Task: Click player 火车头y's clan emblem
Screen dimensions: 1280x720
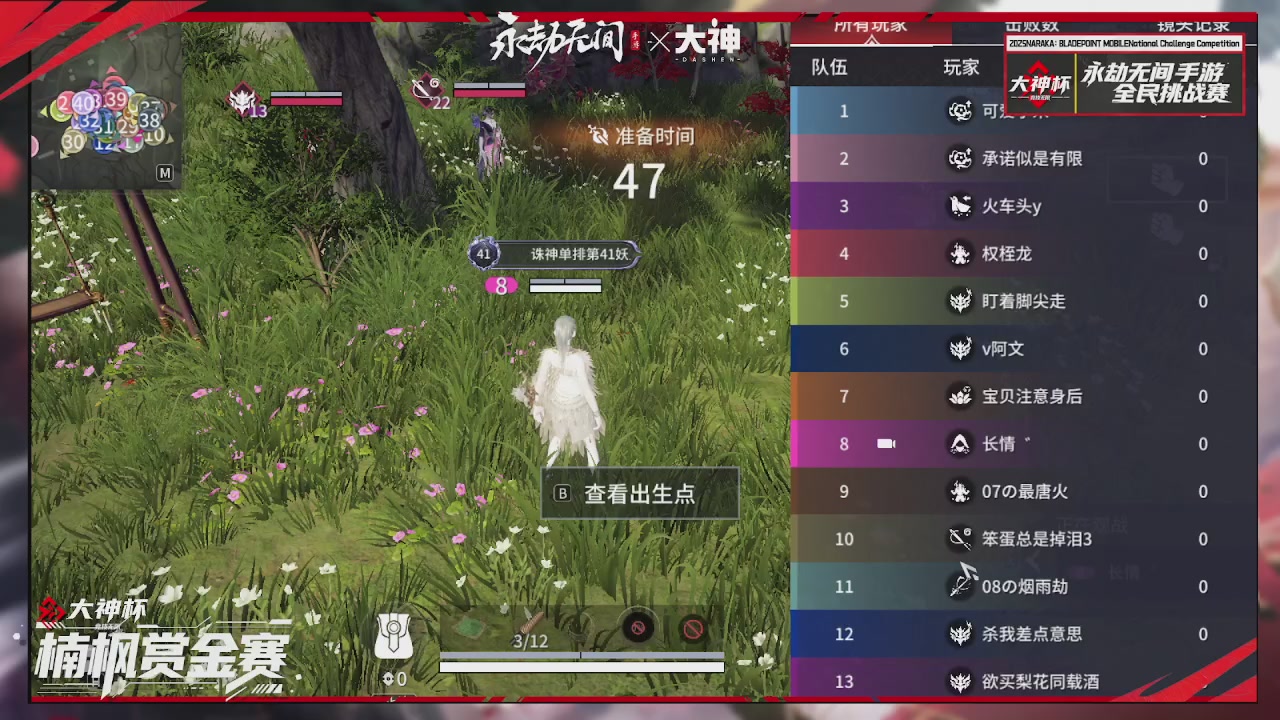Action: click(961, 206)
